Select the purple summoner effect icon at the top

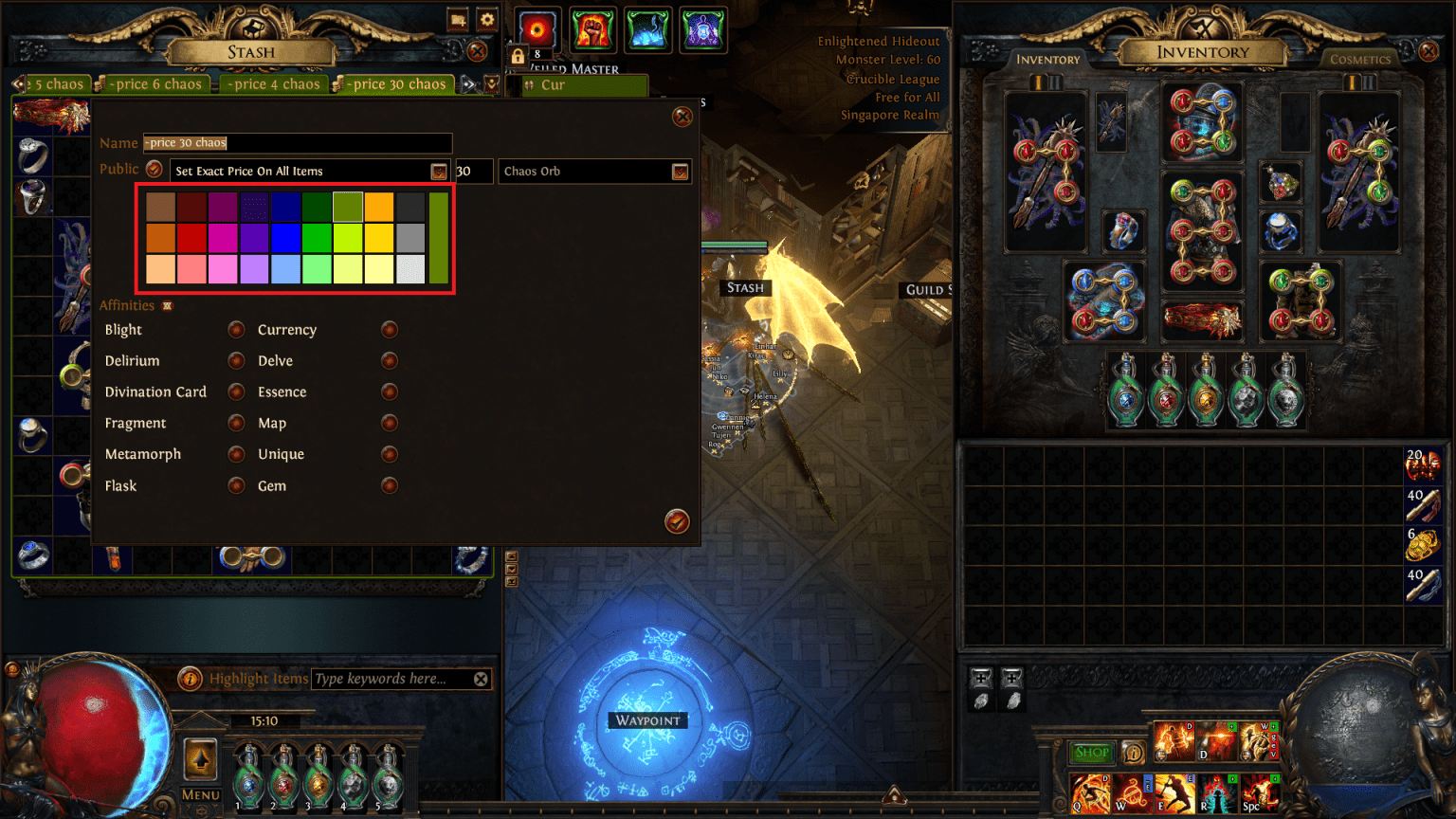[703, 28]
